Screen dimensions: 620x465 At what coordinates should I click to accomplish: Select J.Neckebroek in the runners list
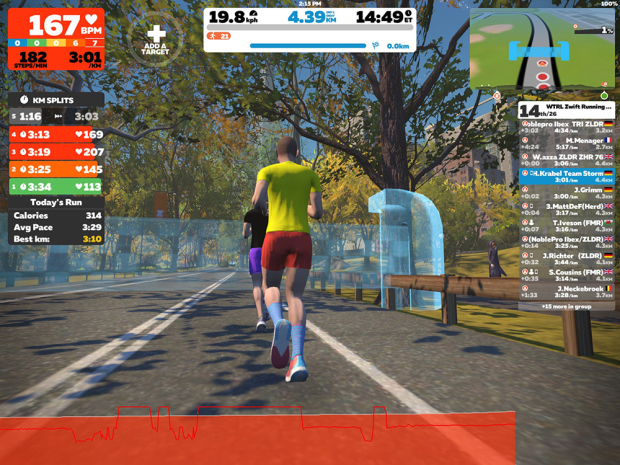point(566,289)
